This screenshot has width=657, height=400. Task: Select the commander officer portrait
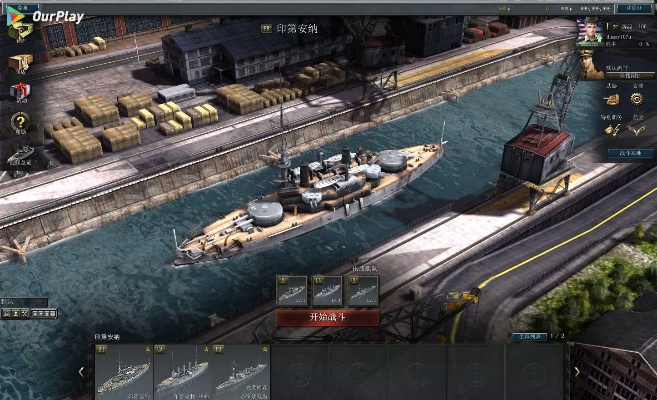(x=592, y=65)
